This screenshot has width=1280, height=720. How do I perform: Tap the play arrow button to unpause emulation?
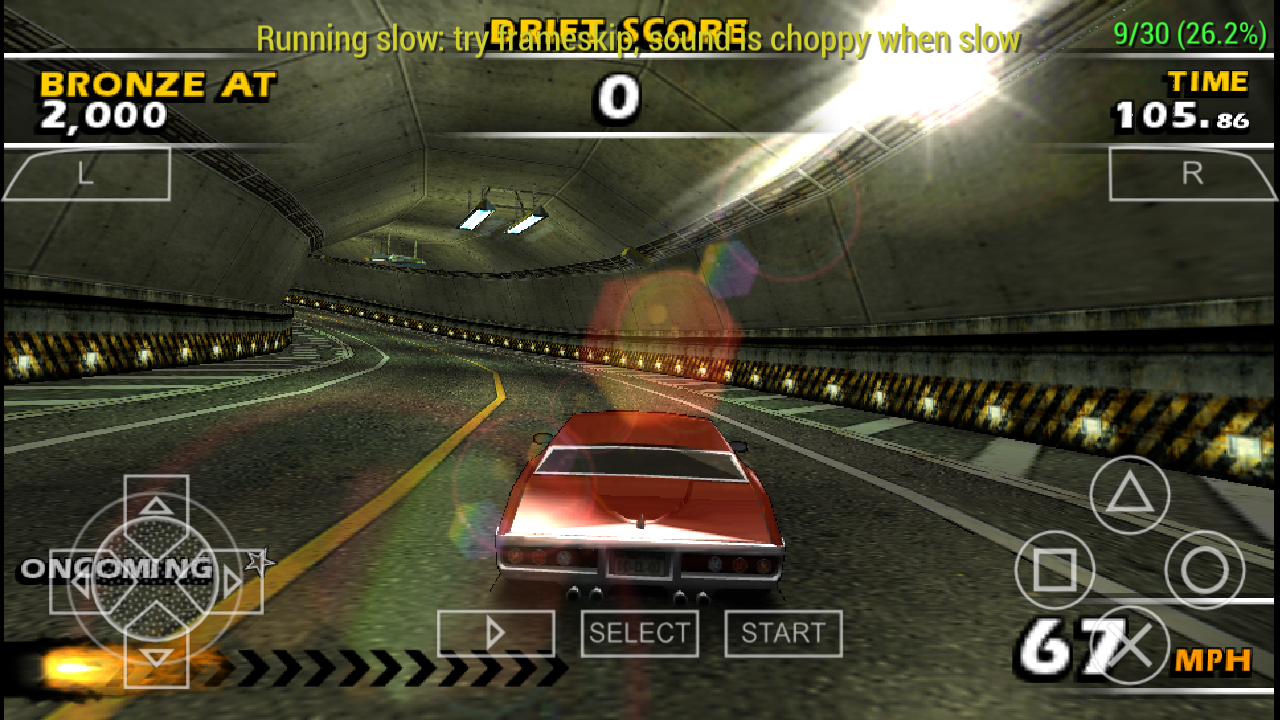point(496,632)
